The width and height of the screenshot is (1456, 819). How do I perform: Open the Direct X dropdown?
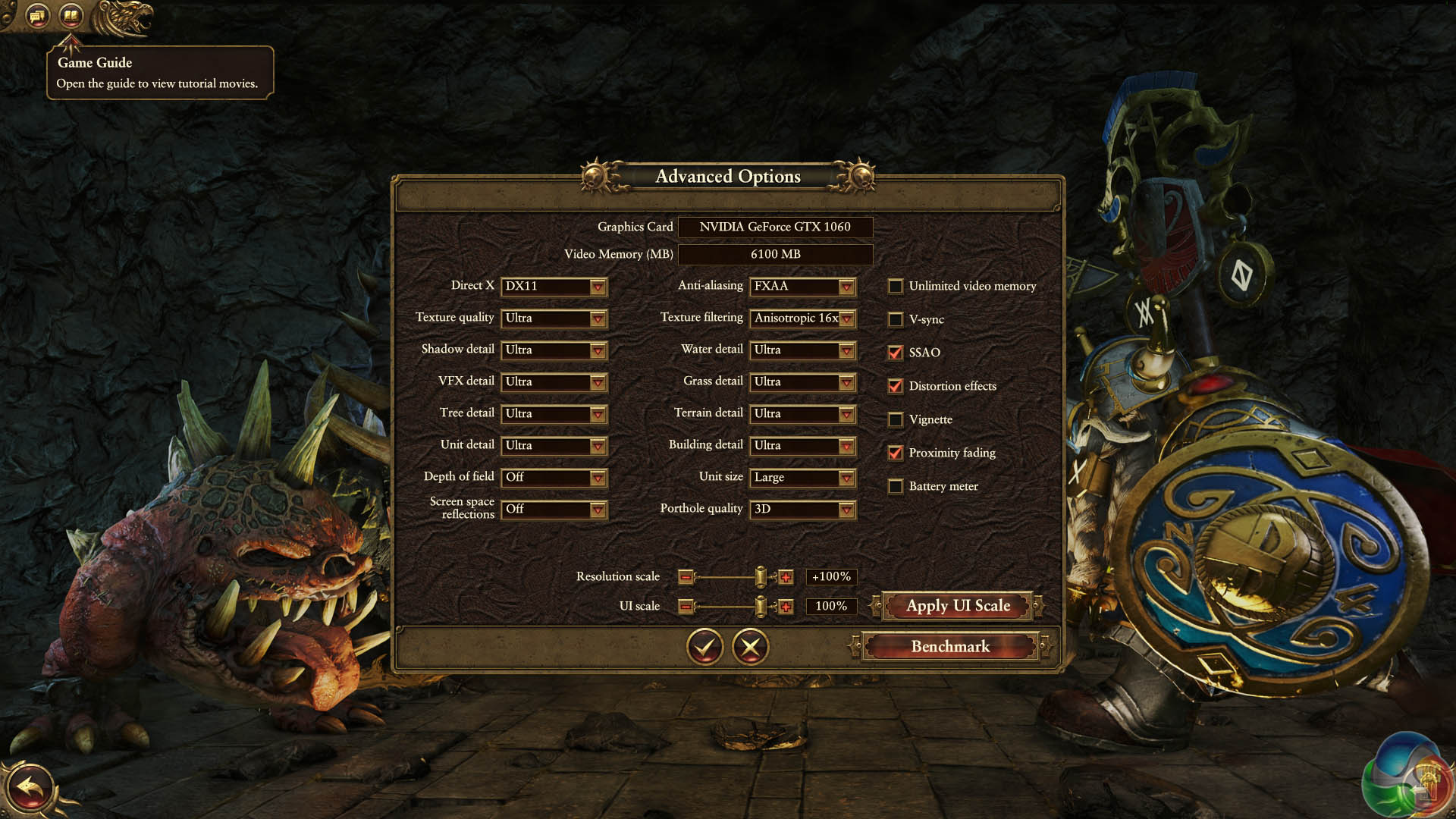click(554, 287)
